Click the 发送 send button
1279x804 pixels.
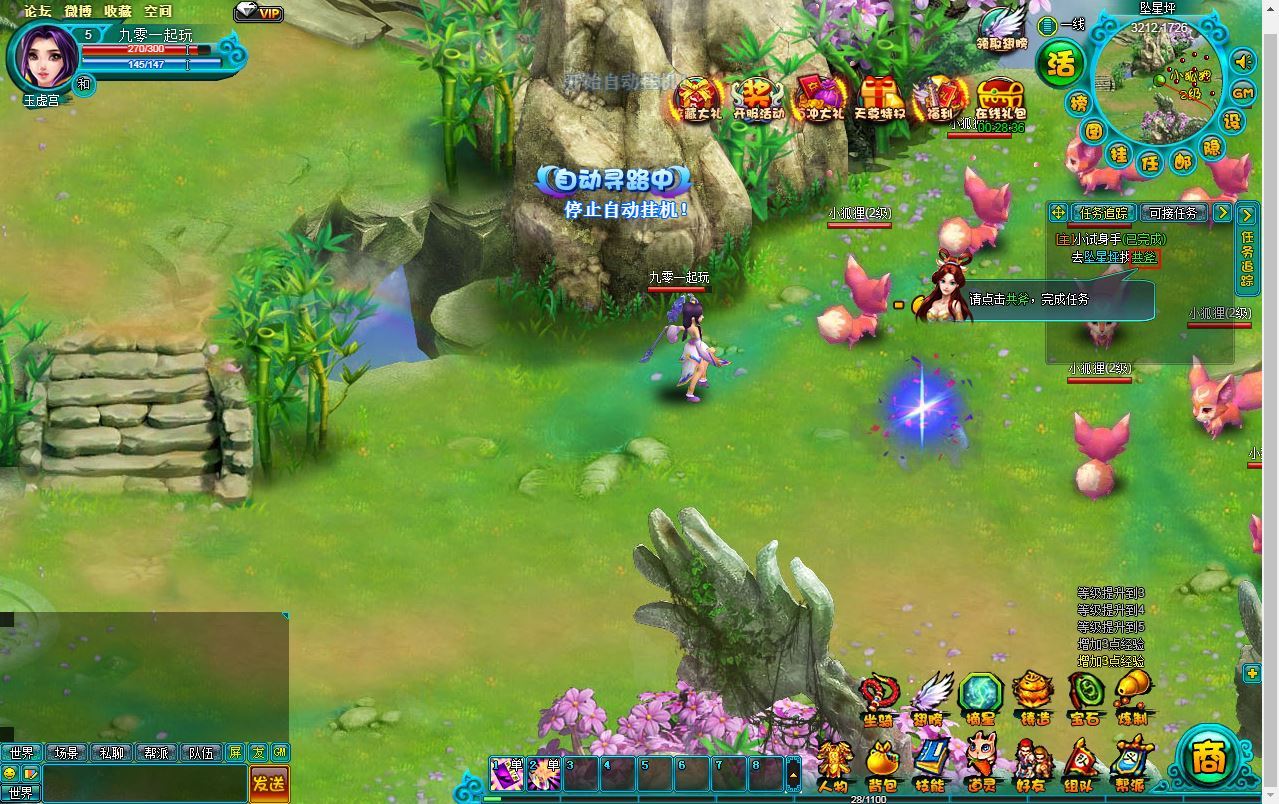269,783
